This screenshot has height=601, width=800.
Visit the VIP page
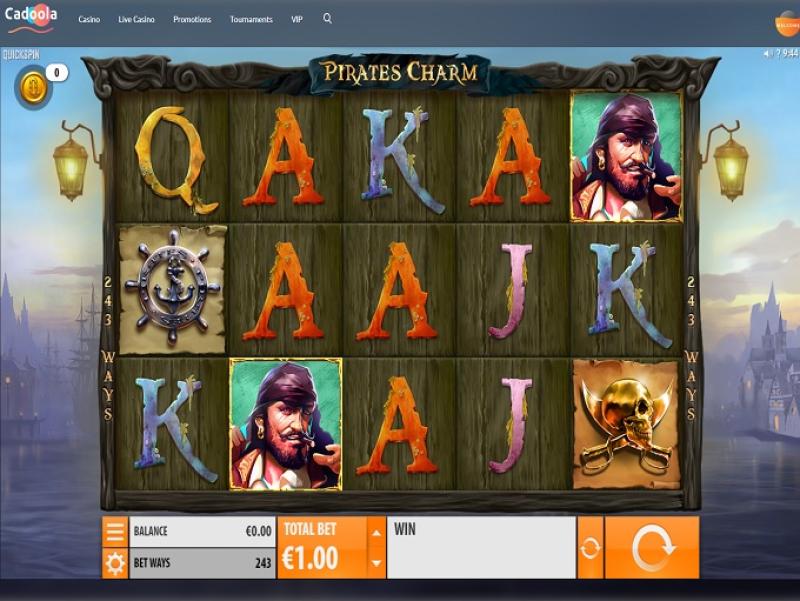pyautogui.click(x=297, y=19)
